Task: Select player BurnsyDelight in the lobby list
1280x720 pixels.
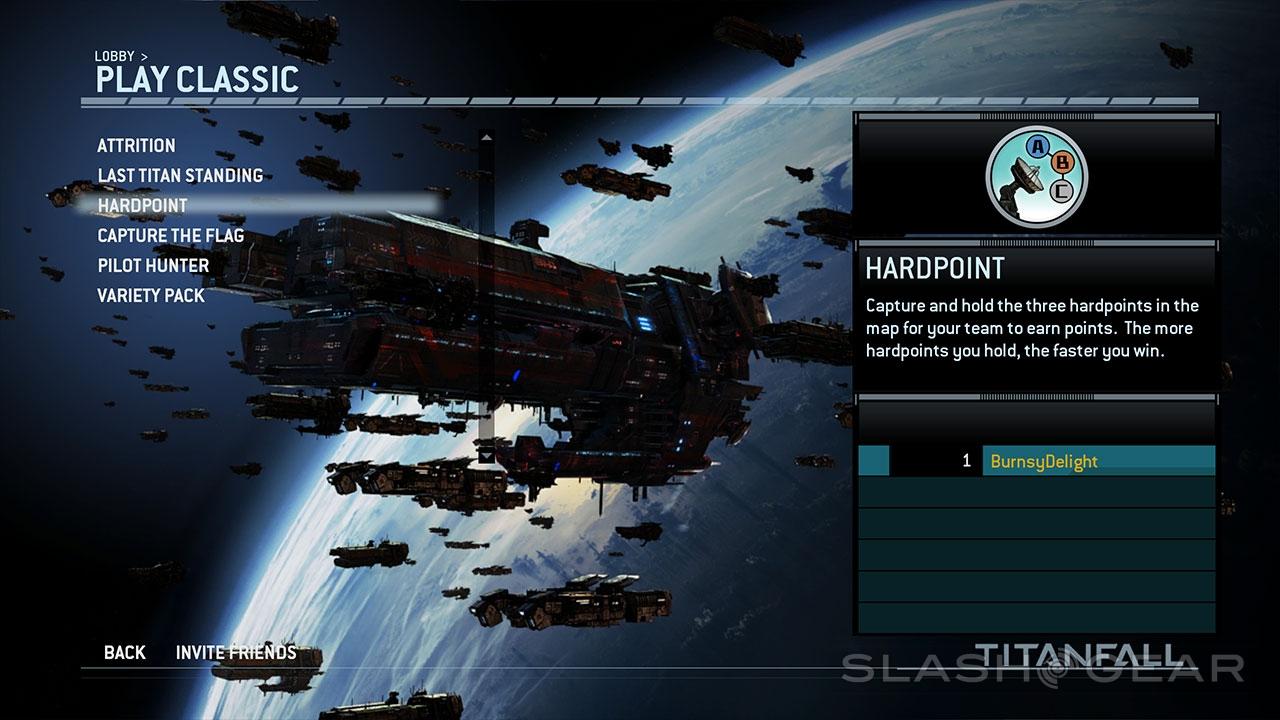Action: pos(1044,461)
